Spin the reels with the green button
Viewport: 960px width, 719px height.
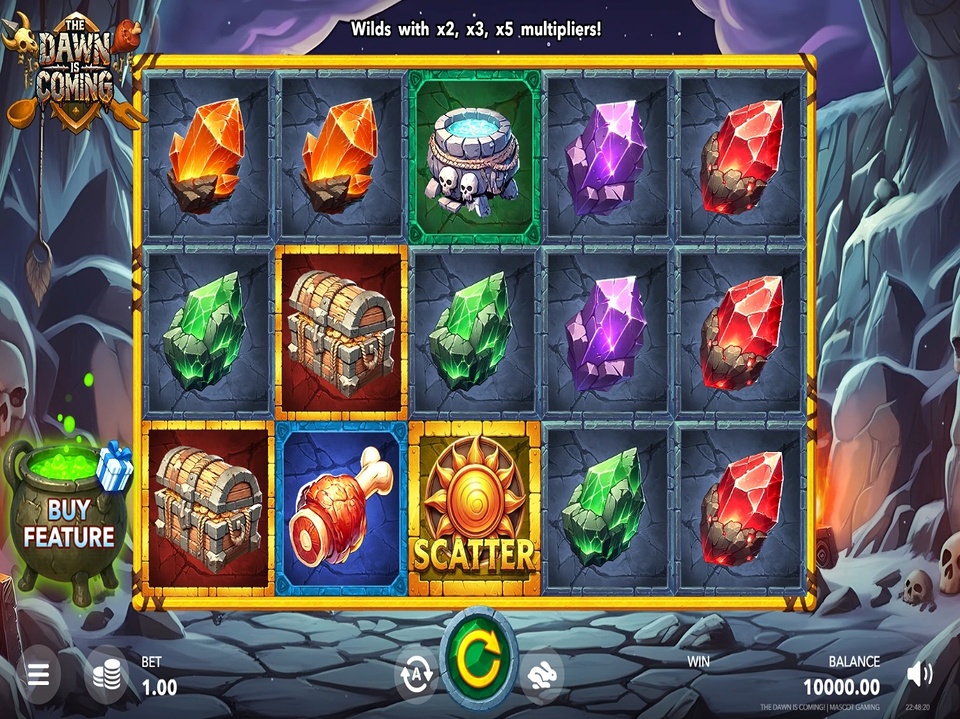point(479,660)
